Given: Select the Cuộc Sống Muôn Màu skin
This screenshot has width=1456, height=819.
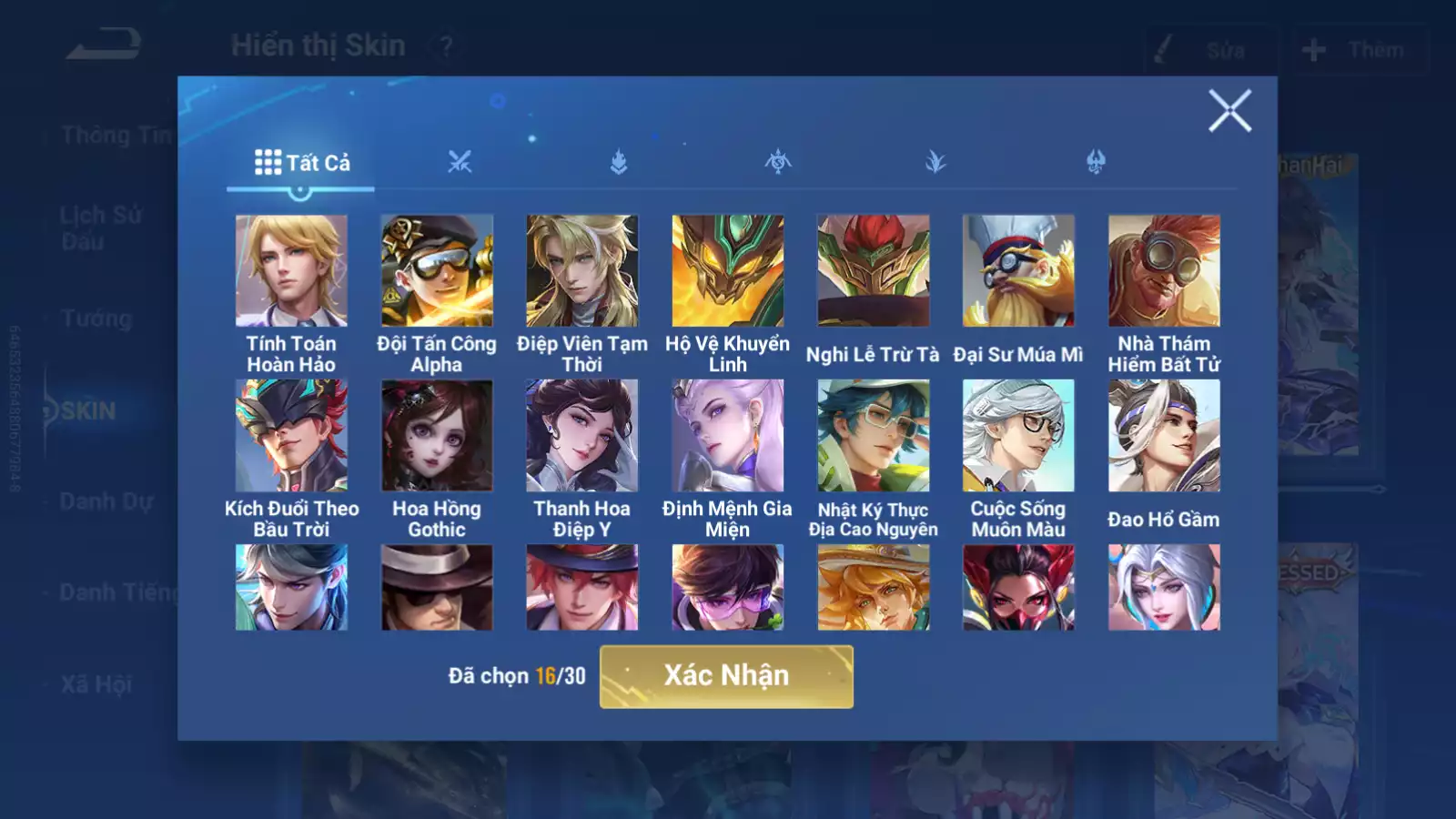Looking at the screenshot, I should coord(1018,435).
